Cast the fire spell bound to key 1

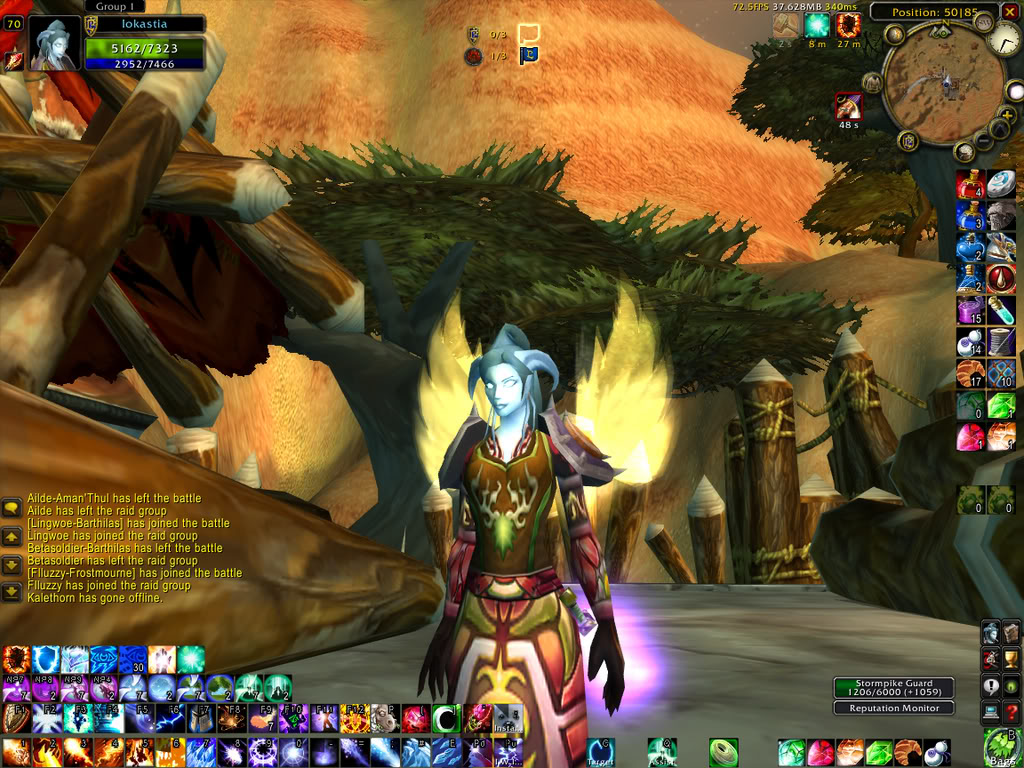click(x=15, y=752)
